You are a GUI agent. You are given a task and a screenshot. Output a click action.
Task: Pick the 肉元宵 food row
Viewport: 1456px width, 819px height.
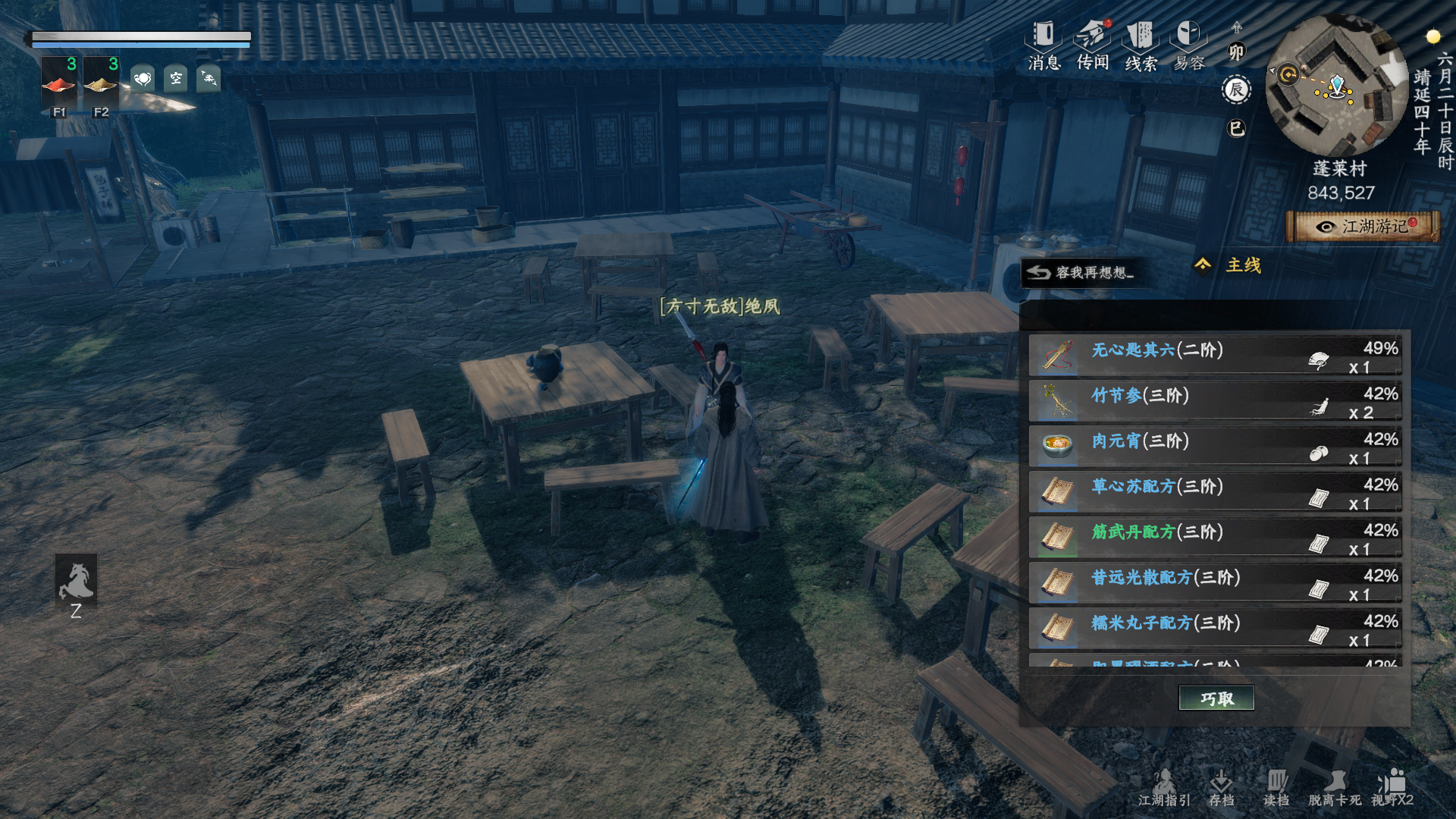(1214, 448)
